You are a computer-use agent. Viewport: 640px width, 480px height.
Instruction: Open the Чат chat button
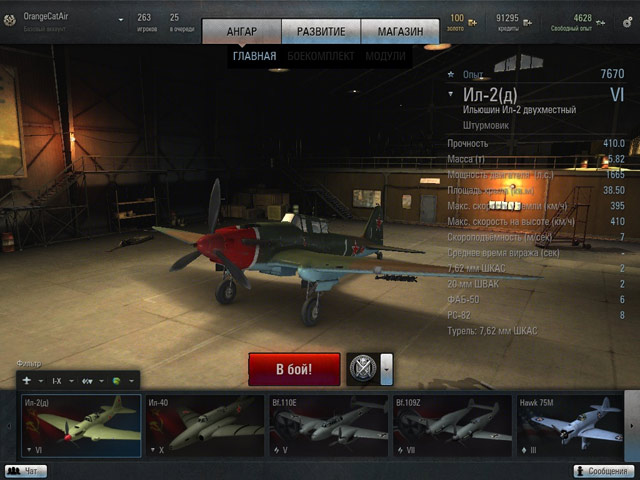pyautogui.click(x=26, y=471)
